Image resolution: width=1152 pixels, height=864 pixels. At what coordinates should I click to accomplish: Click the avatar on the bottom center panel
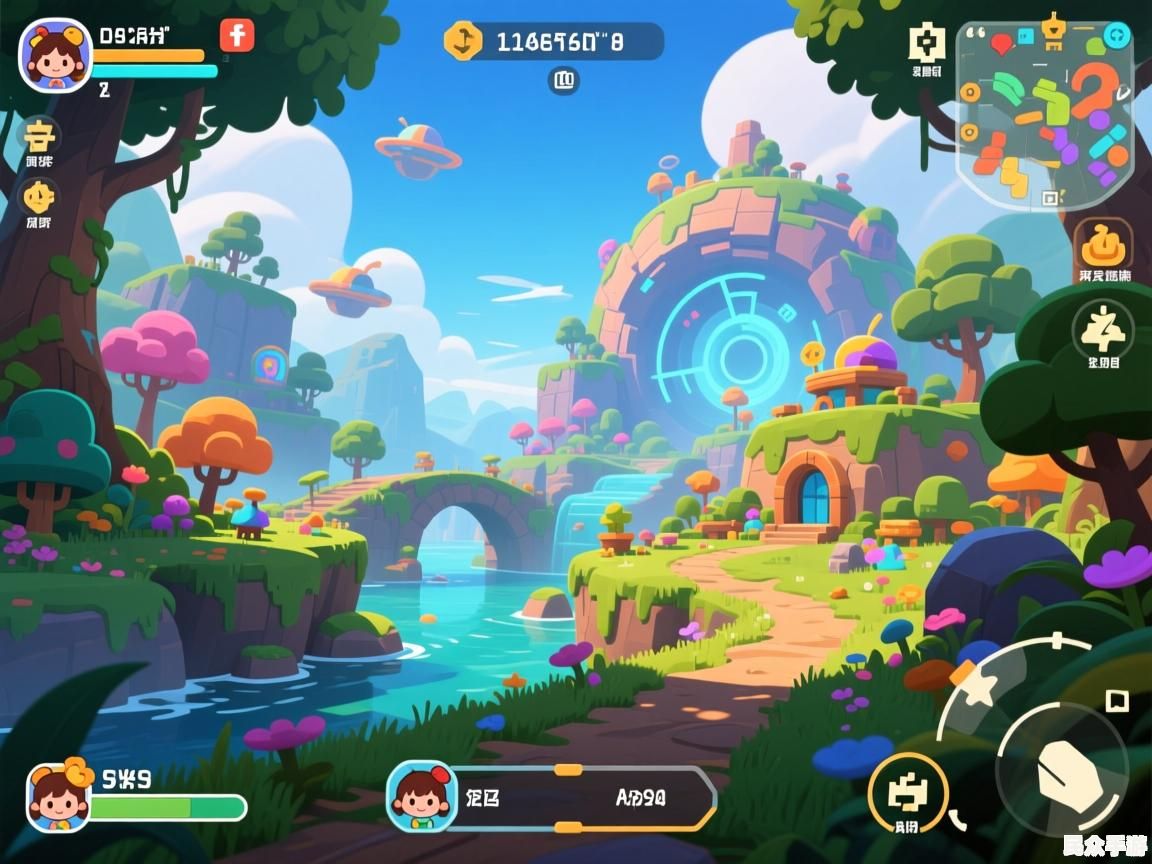421,796
